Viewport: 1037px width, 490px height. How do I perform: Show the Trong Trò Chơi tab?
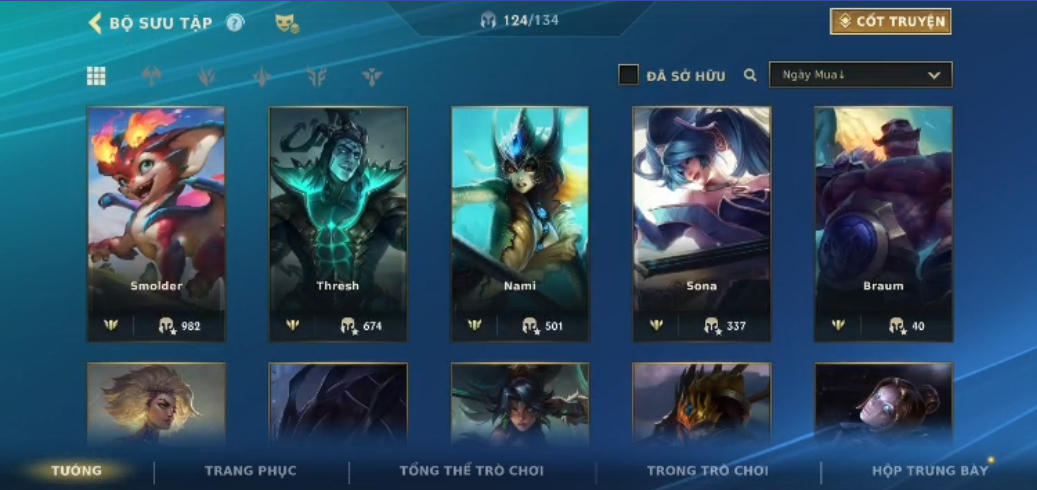[x=707, y=471]
